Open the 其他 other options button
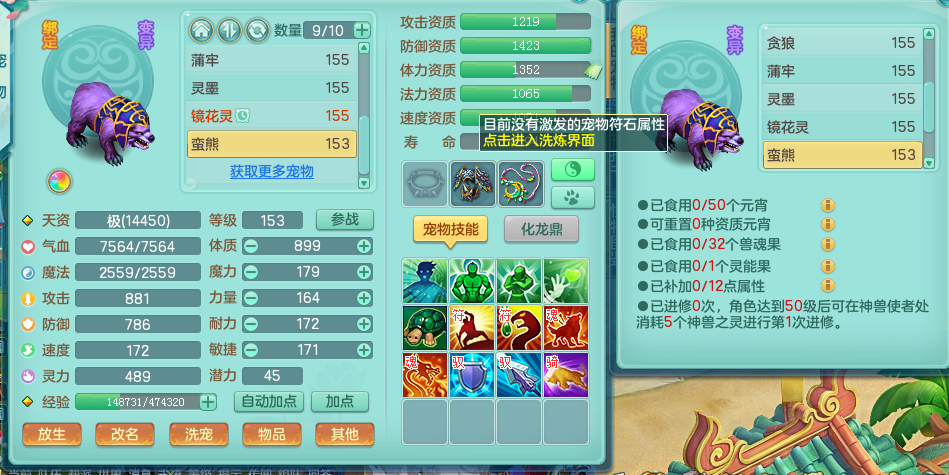Screen dimensions: 949x475 (344, 433)
